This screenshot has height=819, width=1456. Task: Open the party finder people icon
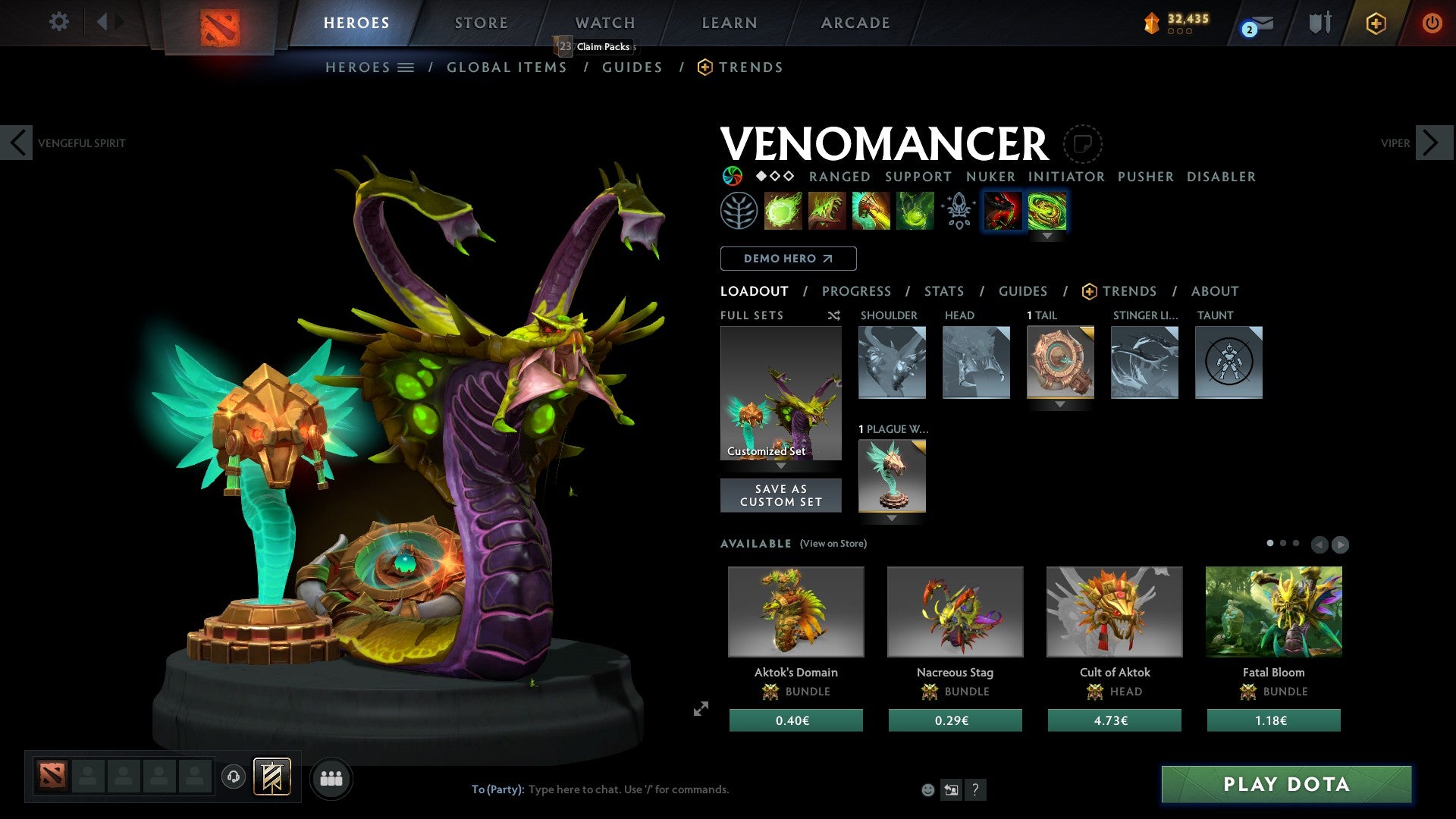pos(330,778)
